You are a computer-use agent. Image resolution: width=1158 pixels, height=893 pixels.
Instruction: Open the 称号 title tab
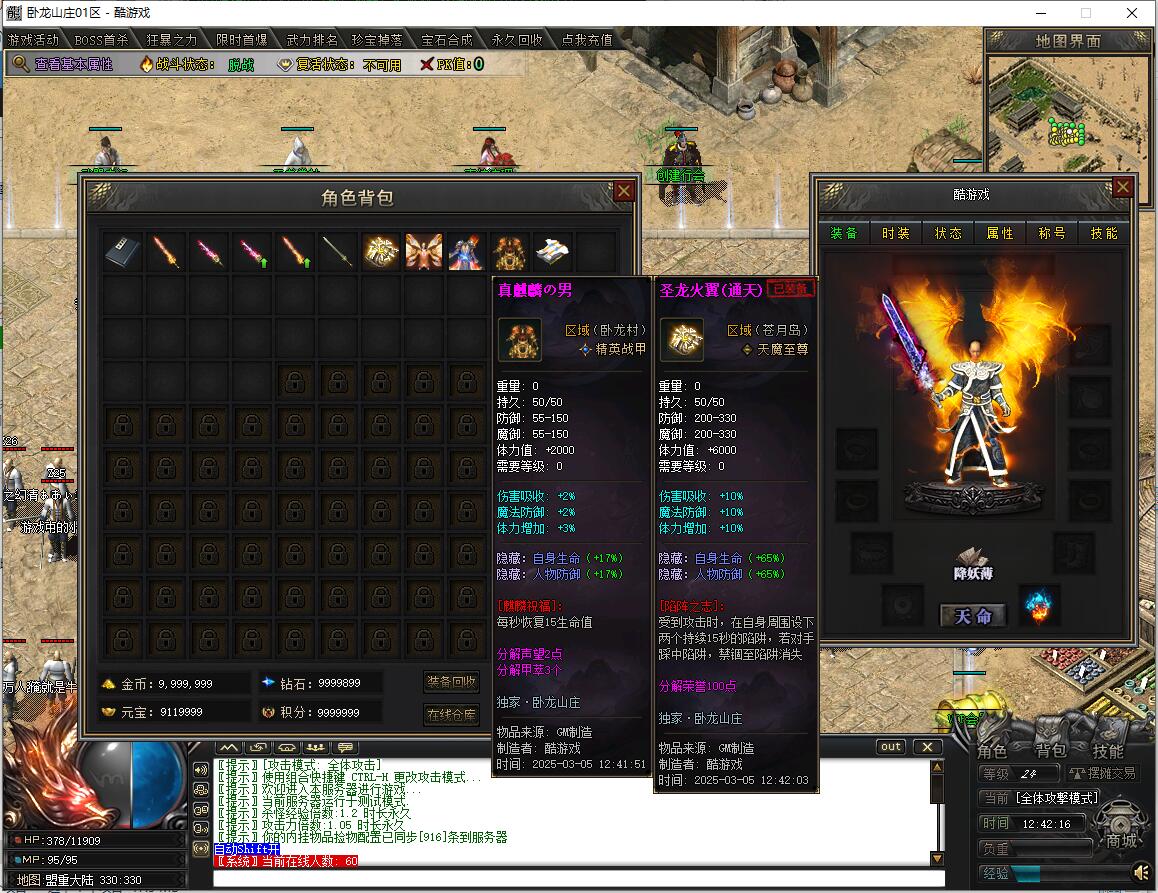tap(1052, 233)
